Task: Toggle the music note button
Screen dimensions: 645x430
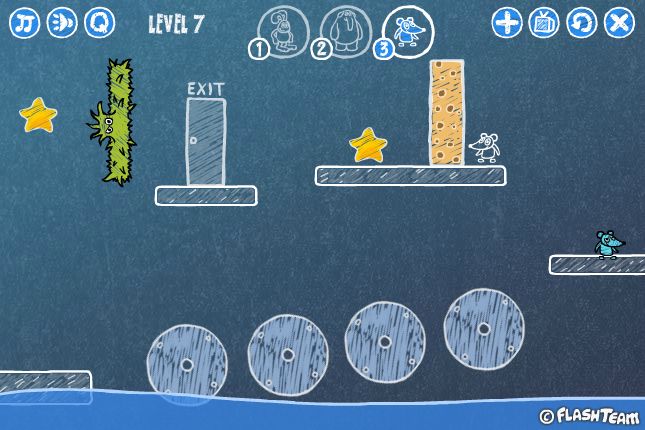Action: coord(25,22)
